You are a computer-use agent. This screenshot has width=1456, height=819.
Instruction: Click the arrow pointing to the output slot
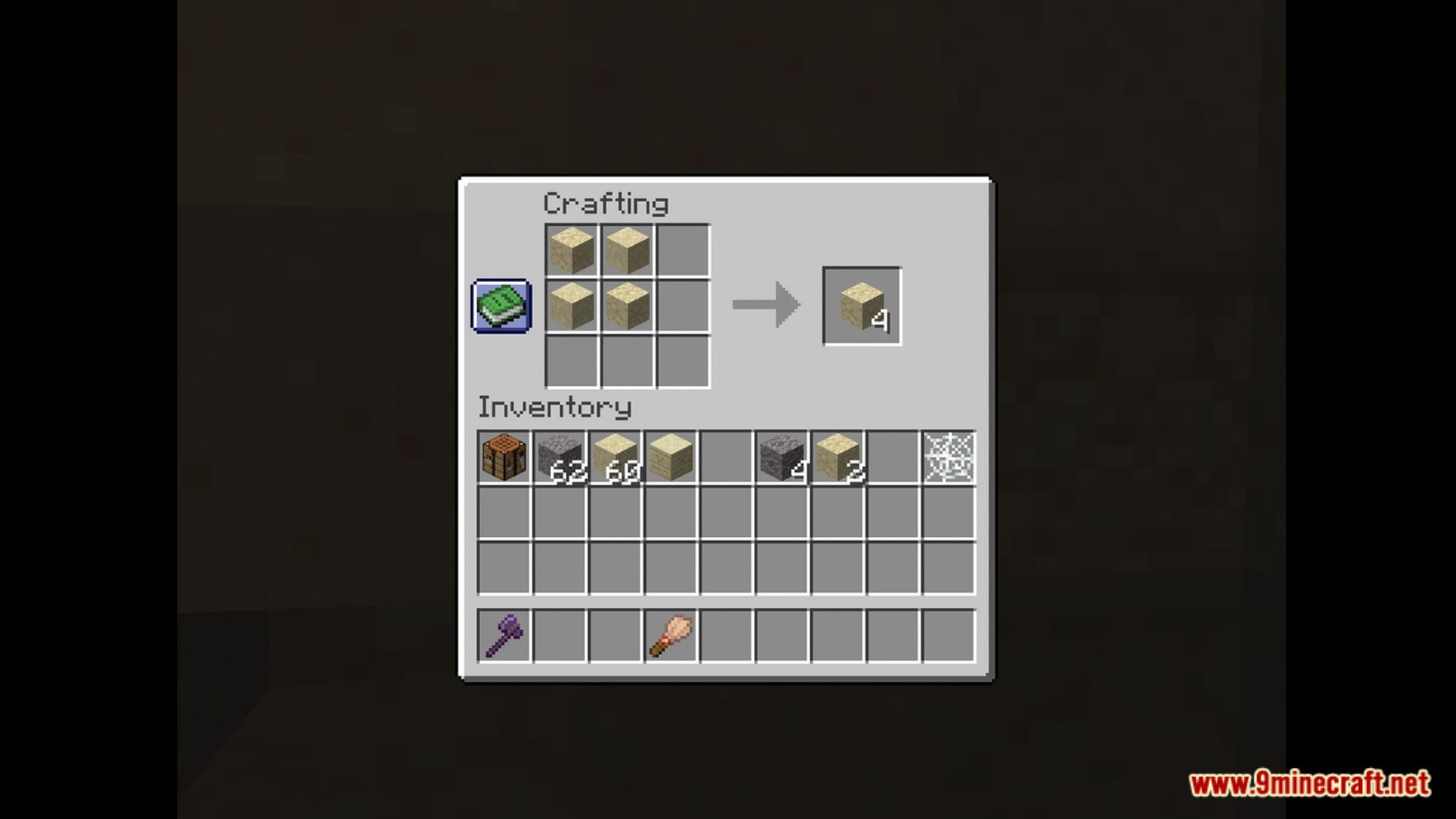(x=766, y=305)
